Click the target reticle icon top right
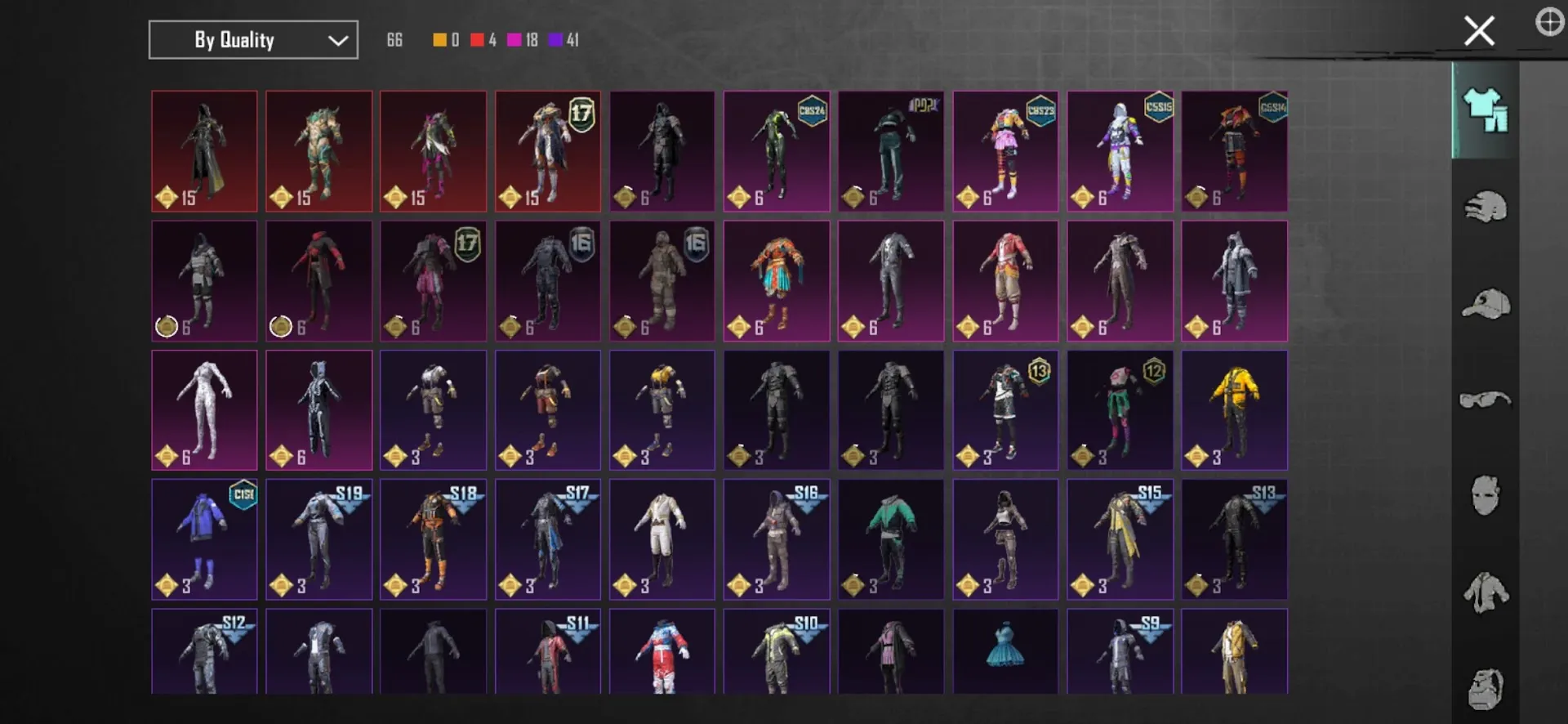The image size is (1568, 724). [1550, 23]
